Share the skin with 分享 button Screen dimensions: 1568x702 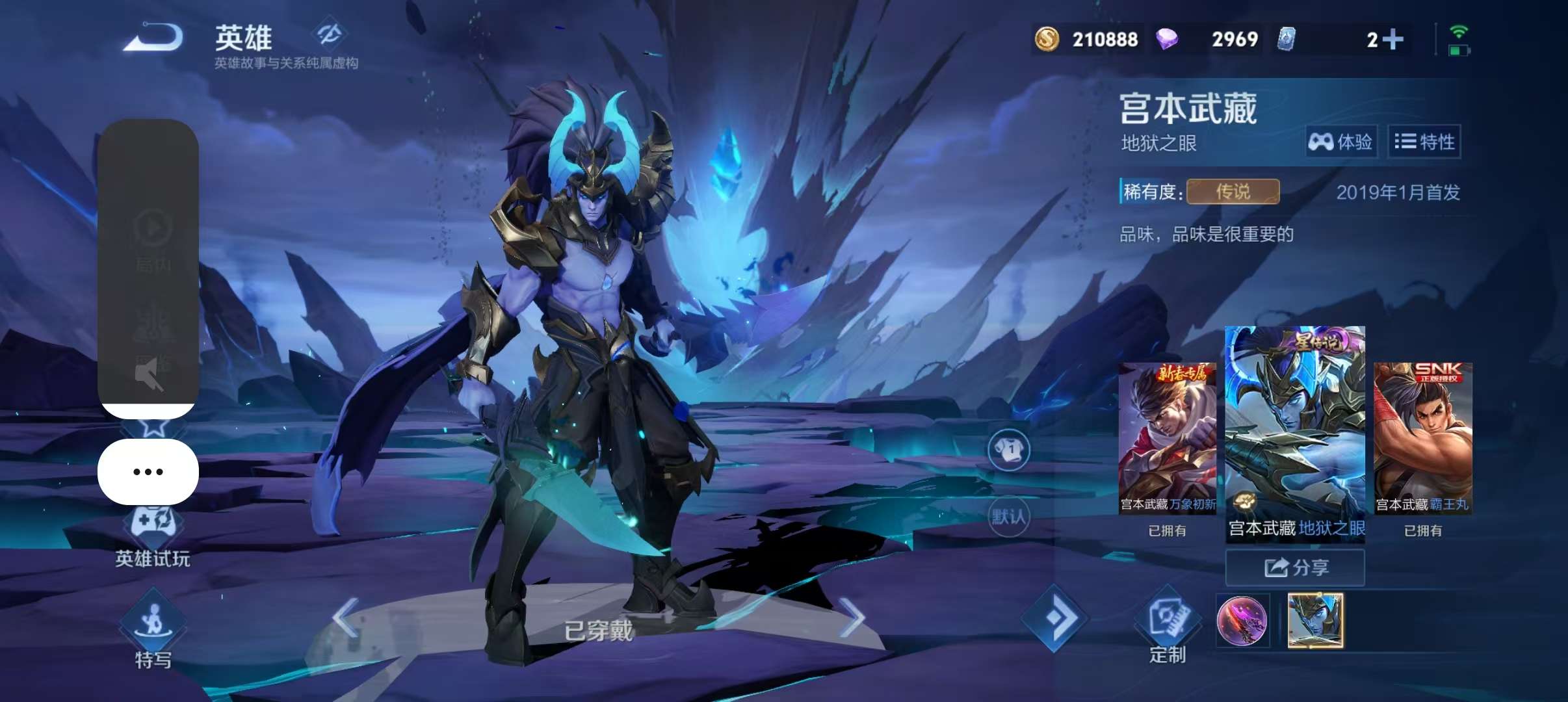1295,567
